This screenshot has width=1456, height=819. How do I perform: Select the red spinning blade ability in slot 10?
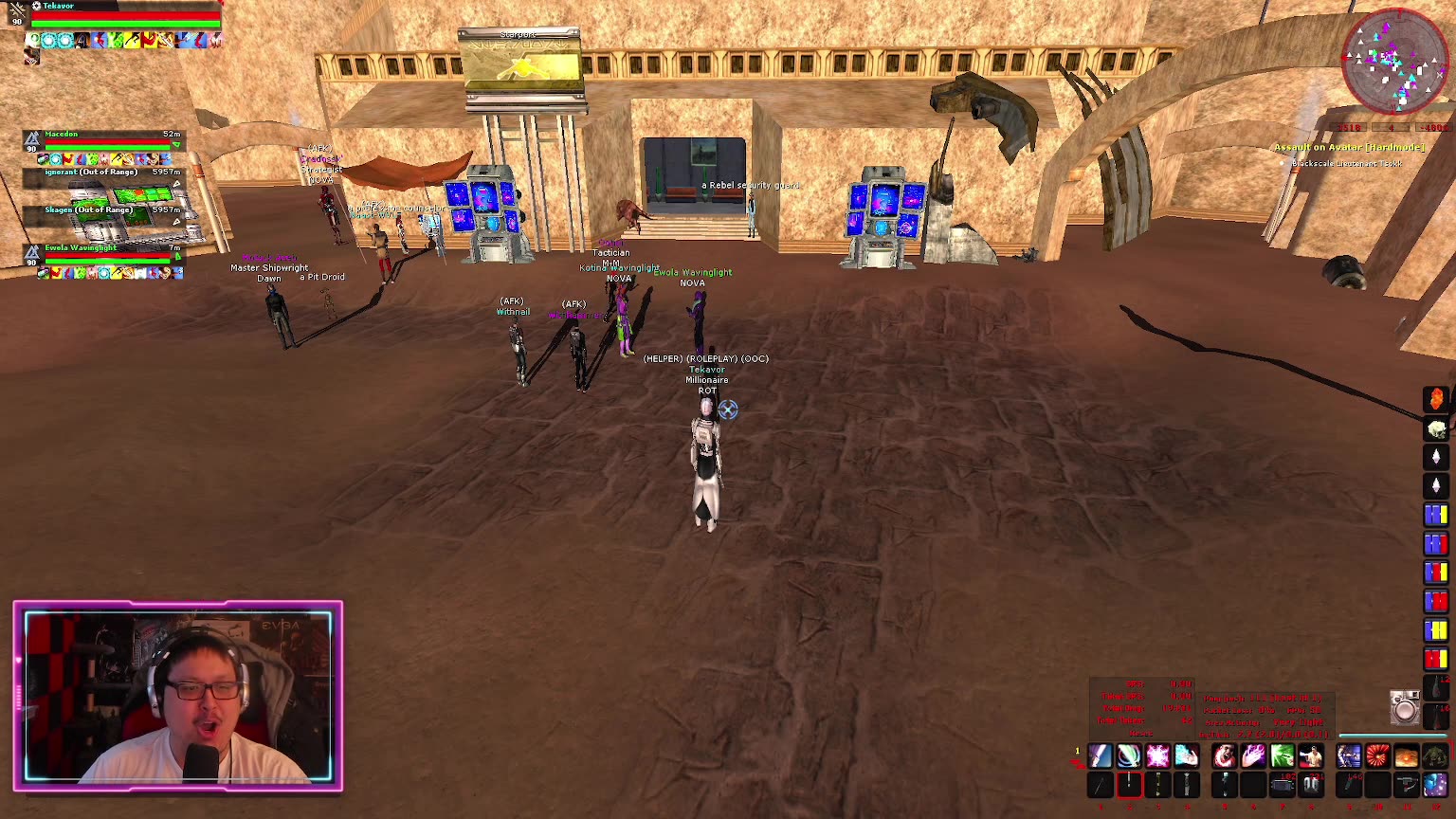(1375, 755)
